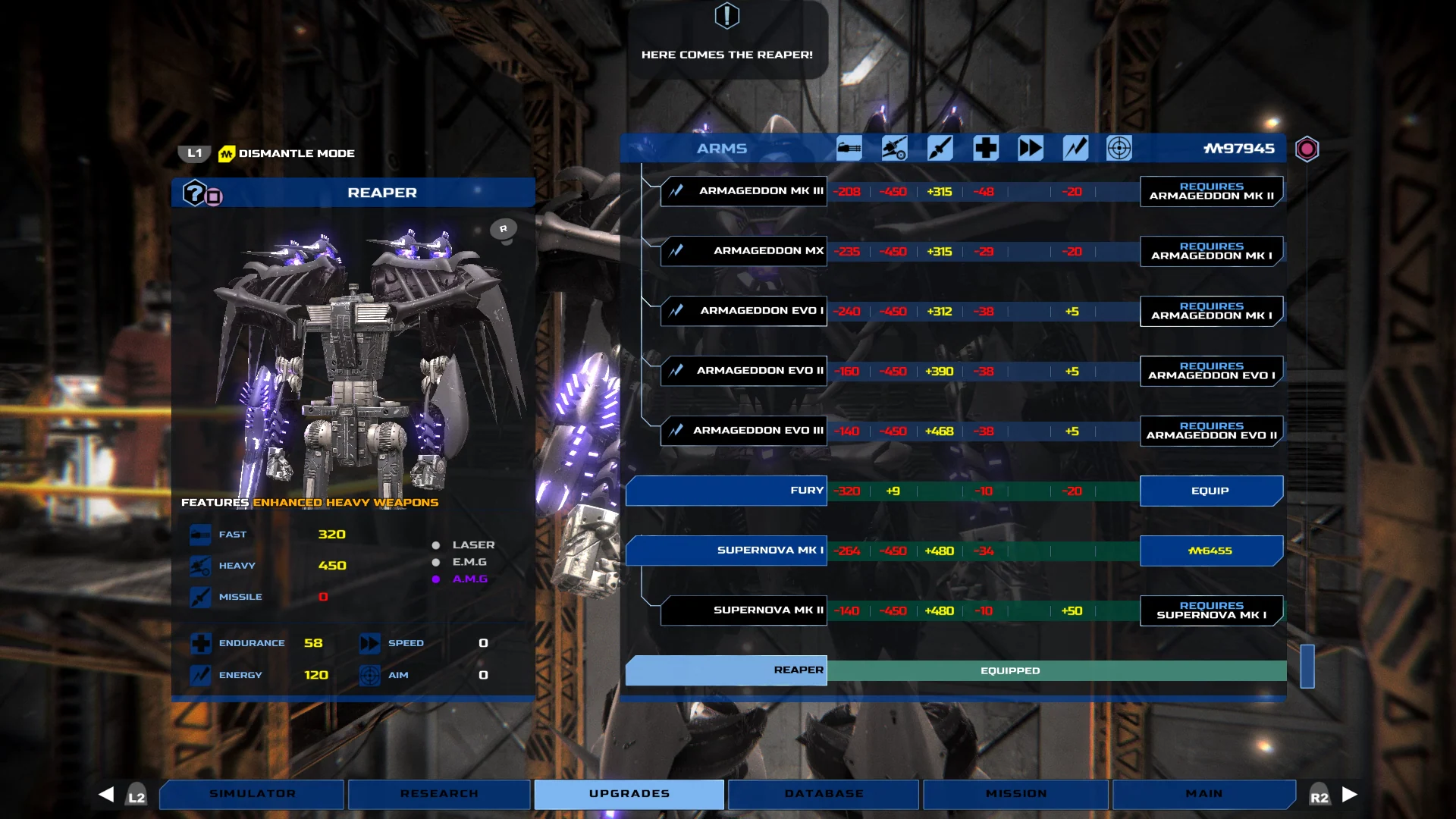Image resolution: width=1456 pixels, height=819 pixels.
Task: Purchase Supernova MK I for 6455
Action: pyautogui.click(x=1211, y=551)
